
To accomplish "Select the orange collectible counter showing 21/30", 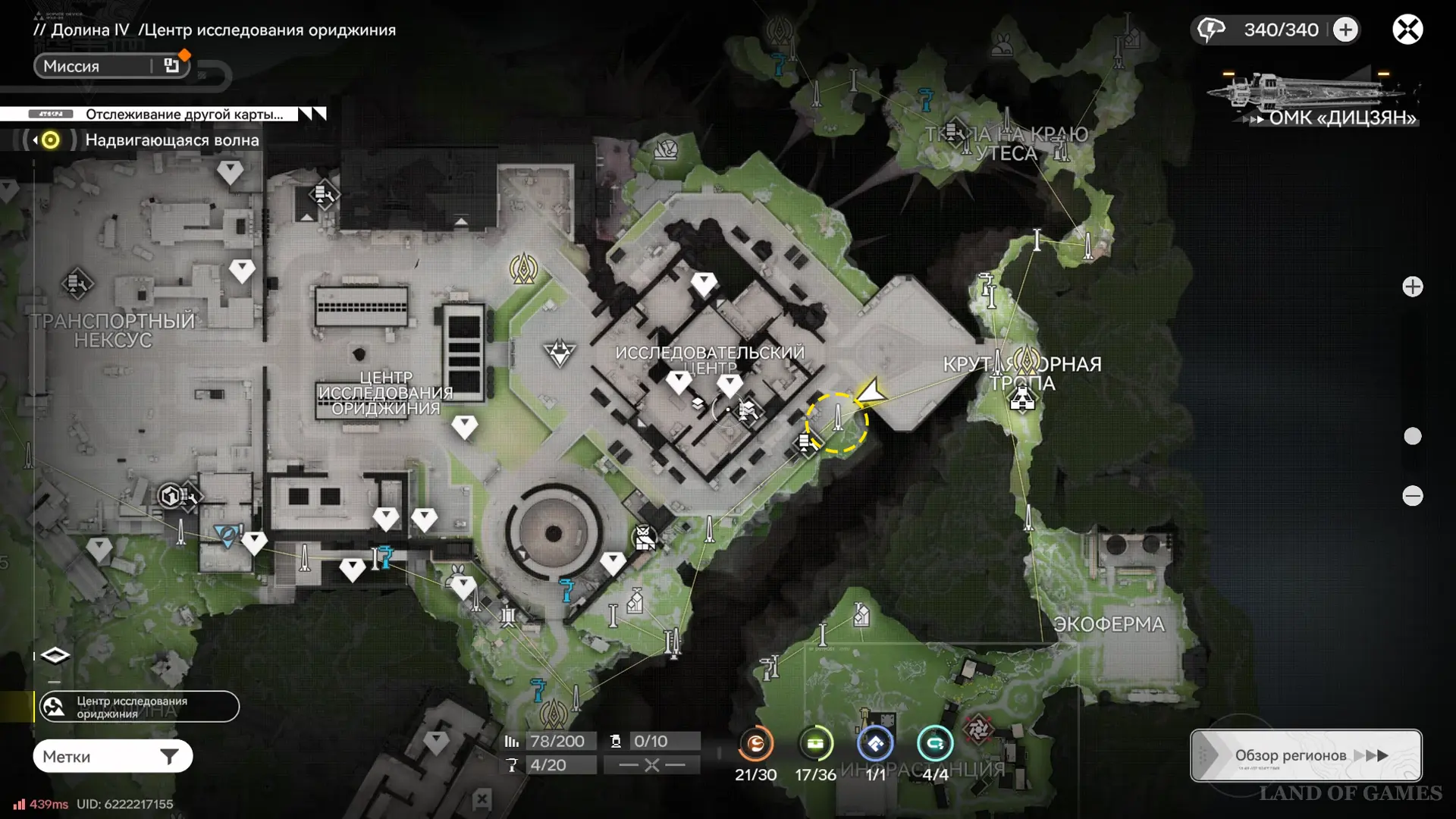I will click(755, 745).
